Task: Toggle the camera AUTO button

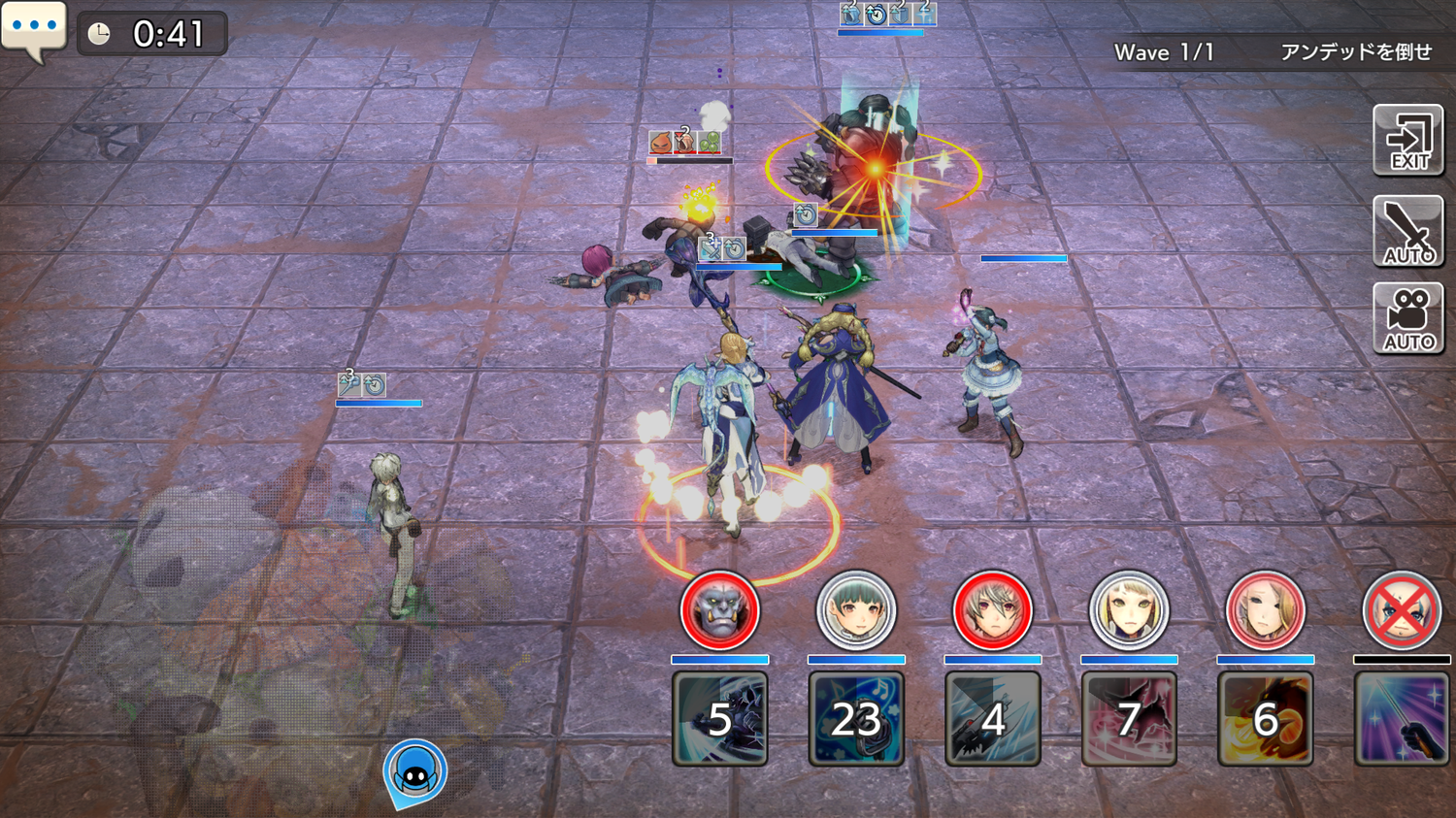Action: (1407, 318)
